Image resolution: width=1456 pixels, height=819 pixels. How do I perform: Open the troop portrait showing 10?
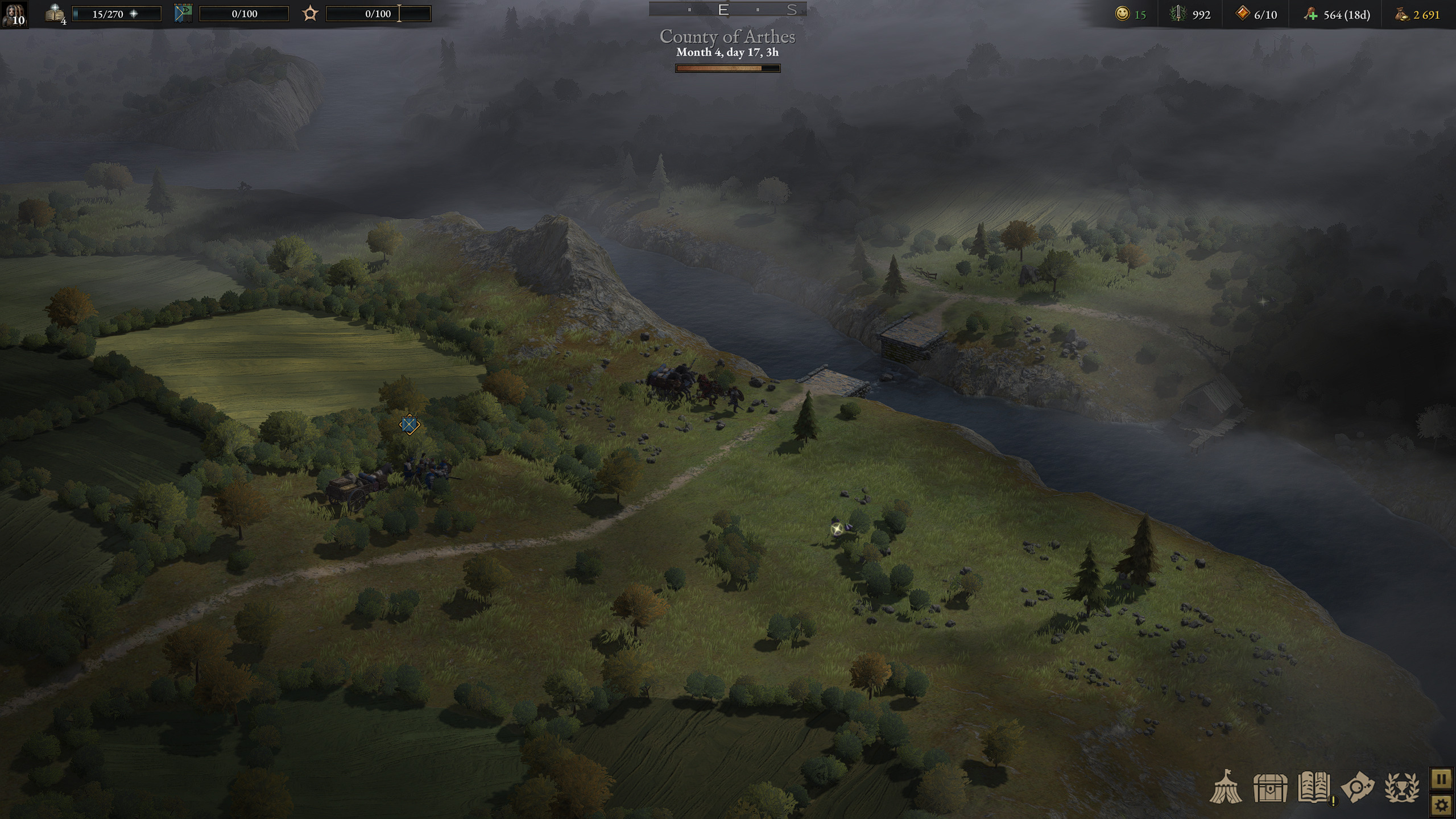pos(14,14)
